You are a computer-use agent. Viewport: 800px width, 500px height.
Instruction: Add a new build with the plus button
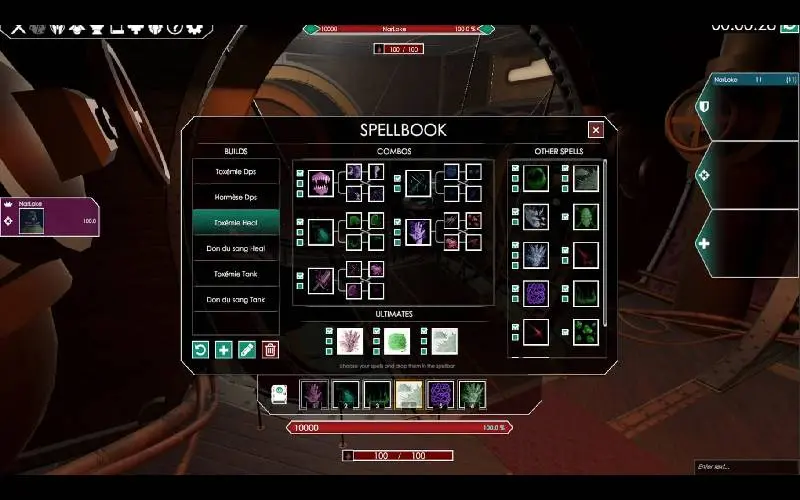coord(224,349)
